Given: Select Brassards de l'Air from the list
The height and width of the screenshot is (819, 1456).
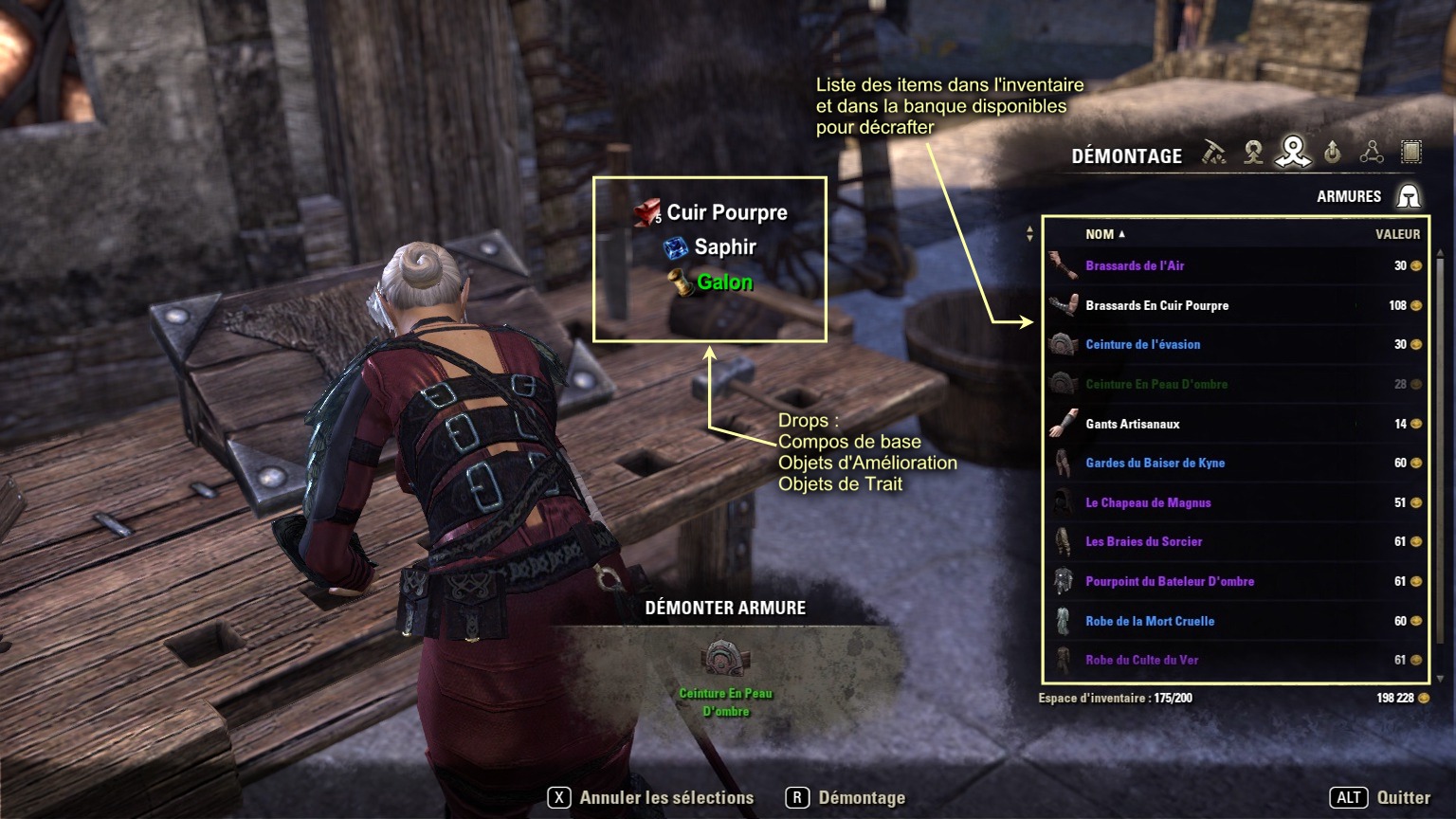Looking at the screenshot, I should 1135,266.
